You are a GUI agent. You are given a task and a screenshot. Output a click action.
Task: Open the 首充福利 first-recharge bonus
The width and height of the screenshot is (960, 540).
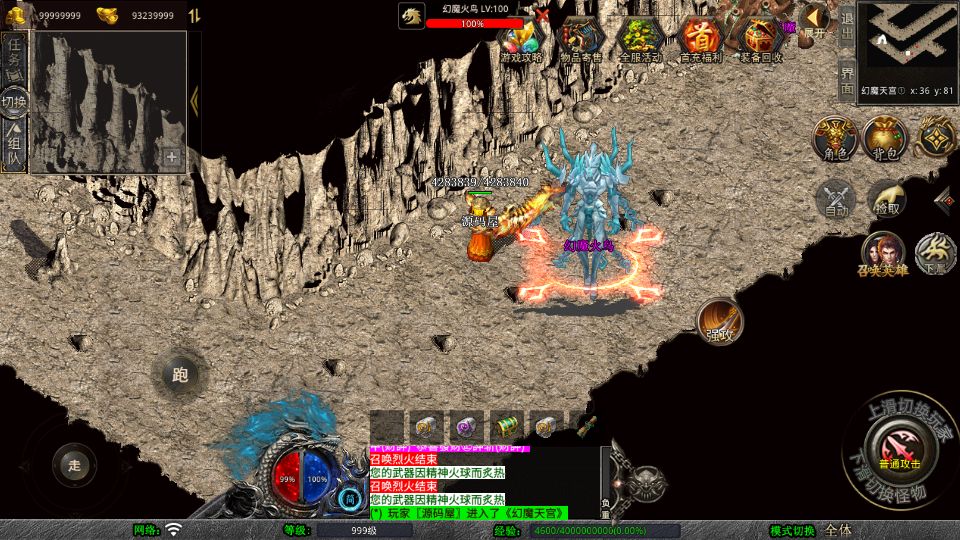700,41
